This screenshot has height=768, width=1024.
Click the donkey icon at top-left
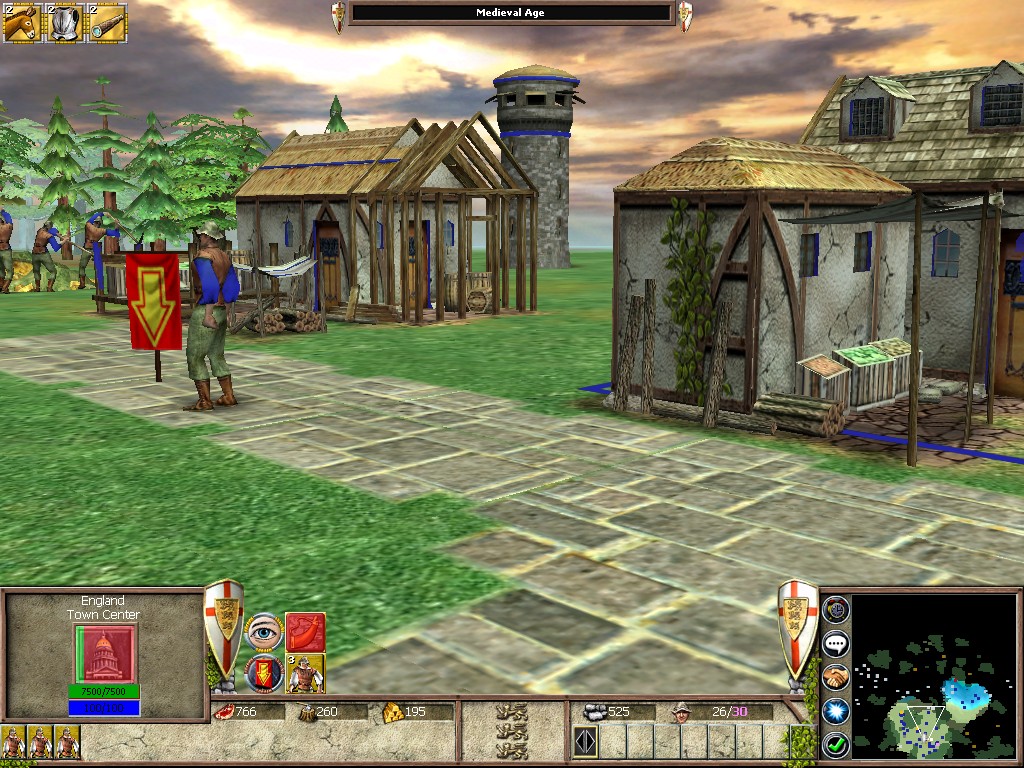[20, 22]
